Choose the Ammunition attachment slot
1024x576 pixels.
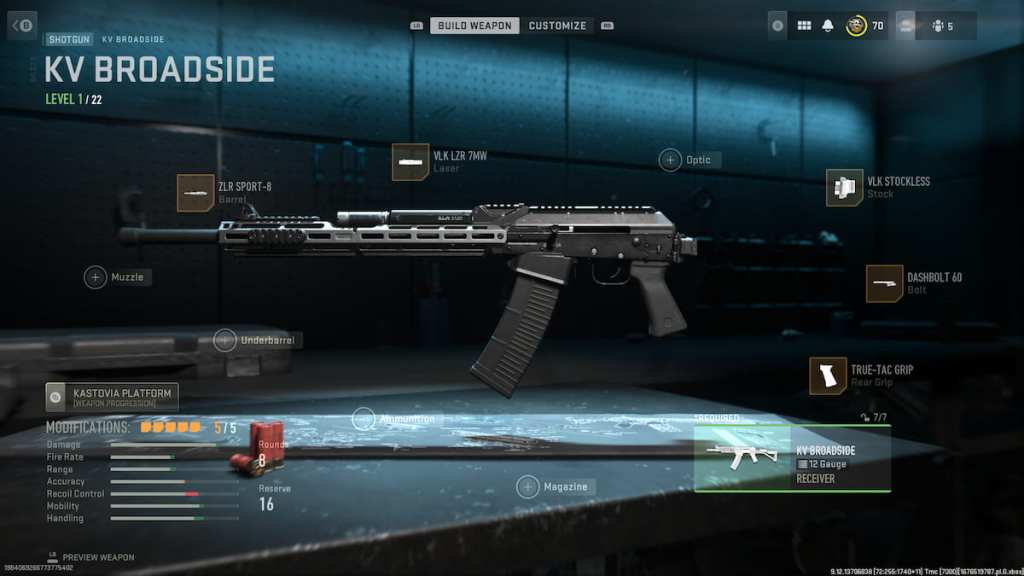(364, 419)
